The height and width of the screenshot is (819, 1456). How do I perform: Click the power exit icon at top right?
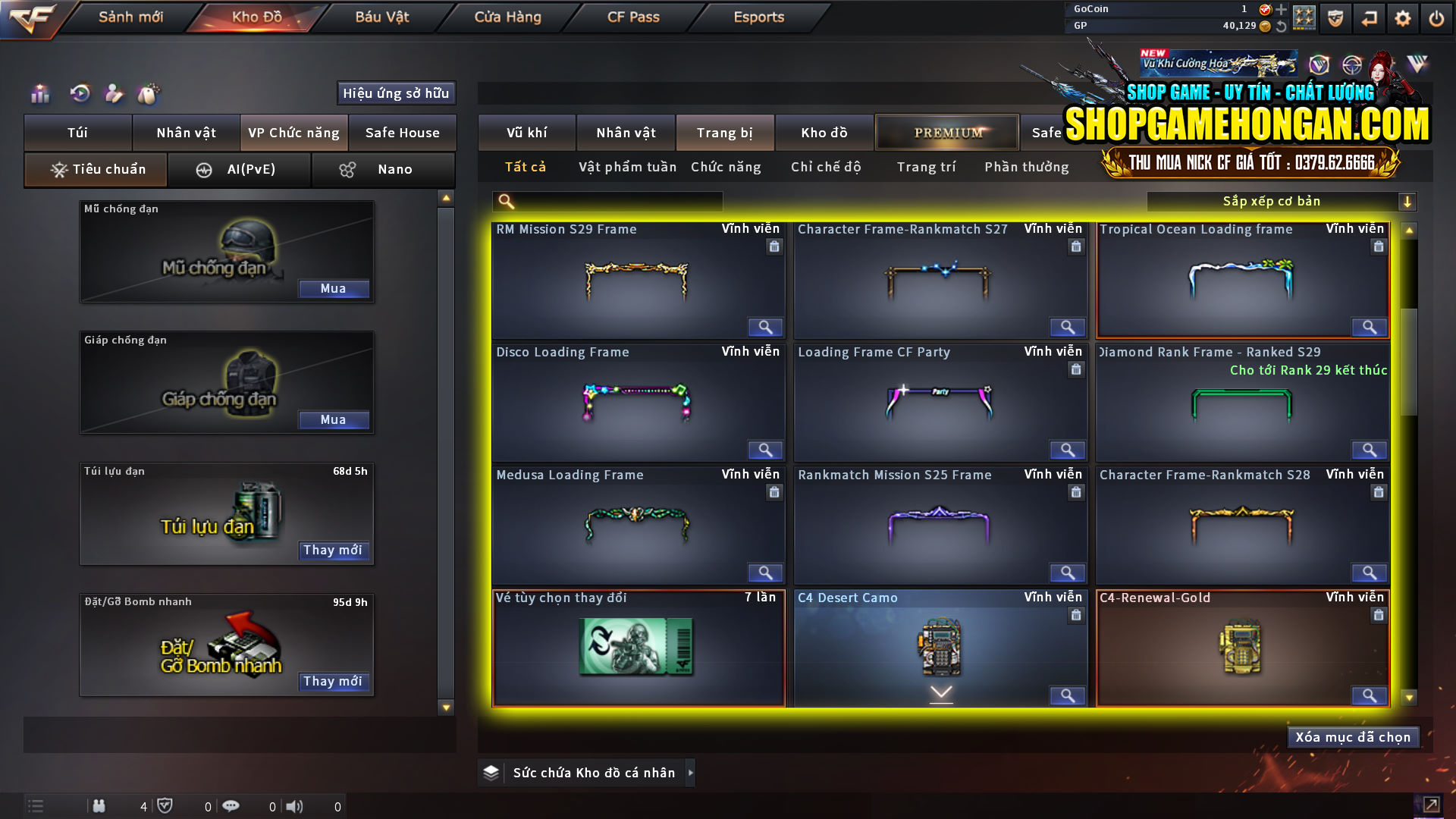coord(1436,18)
